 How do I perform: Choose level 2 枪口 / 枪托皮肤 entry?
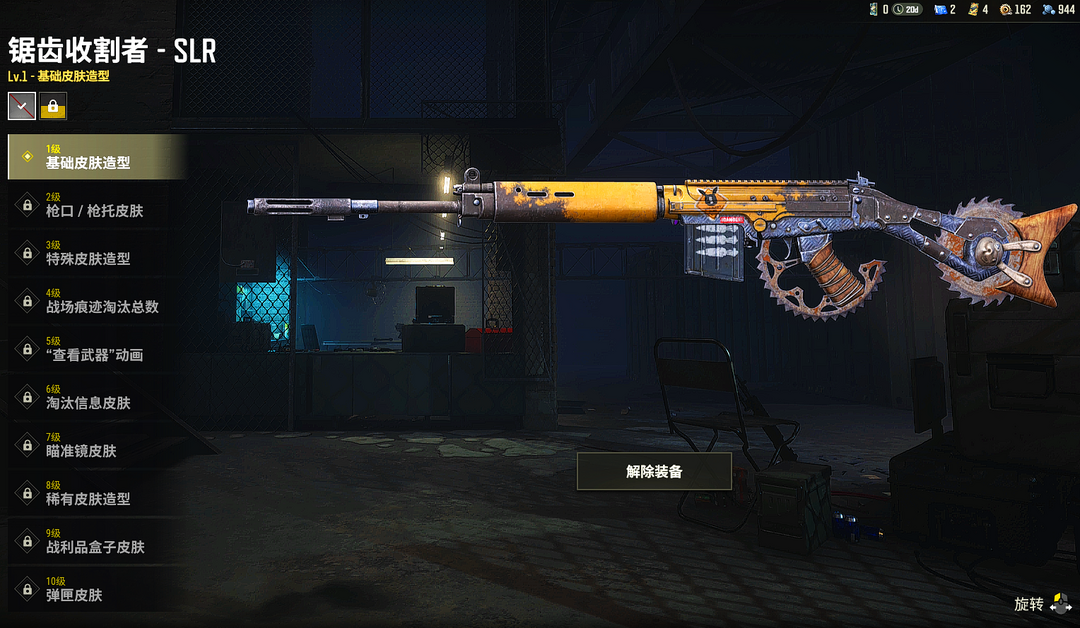(95, 205)
